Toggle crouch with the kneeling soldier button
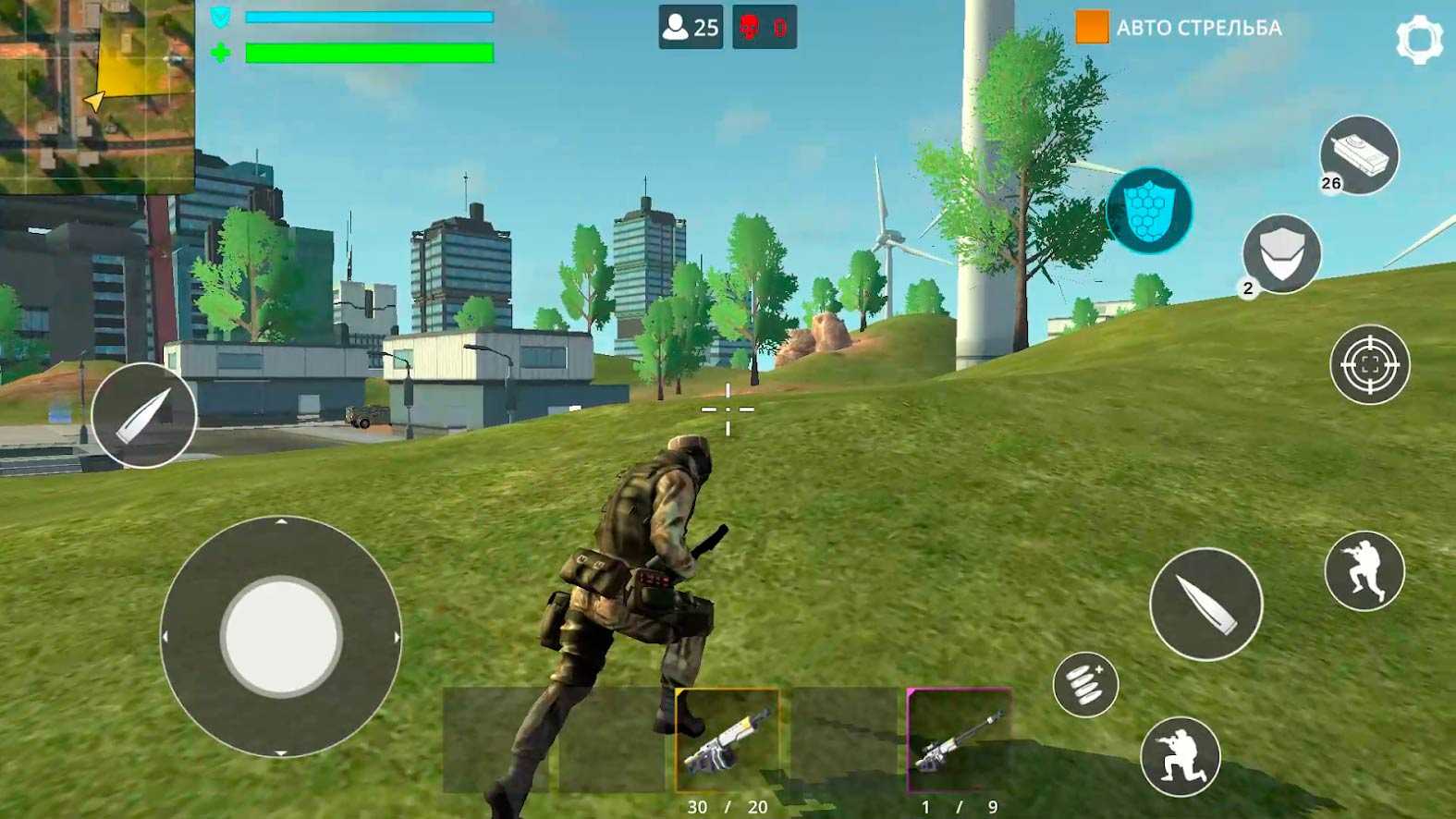 [1180, 756]
